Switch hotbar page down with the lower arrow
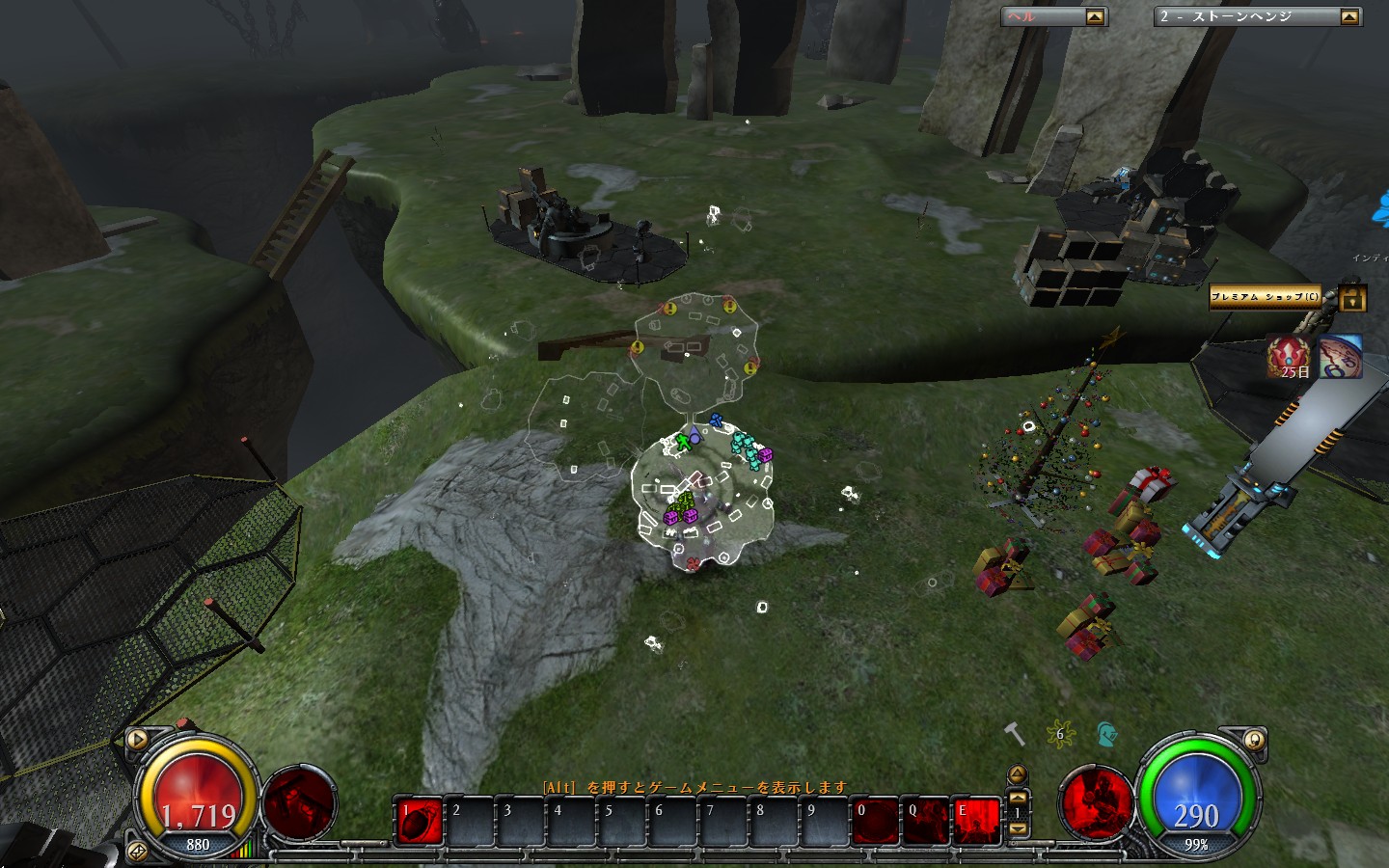The height and width of the screenshot is (868, 1389). (x=1018, y=828)
